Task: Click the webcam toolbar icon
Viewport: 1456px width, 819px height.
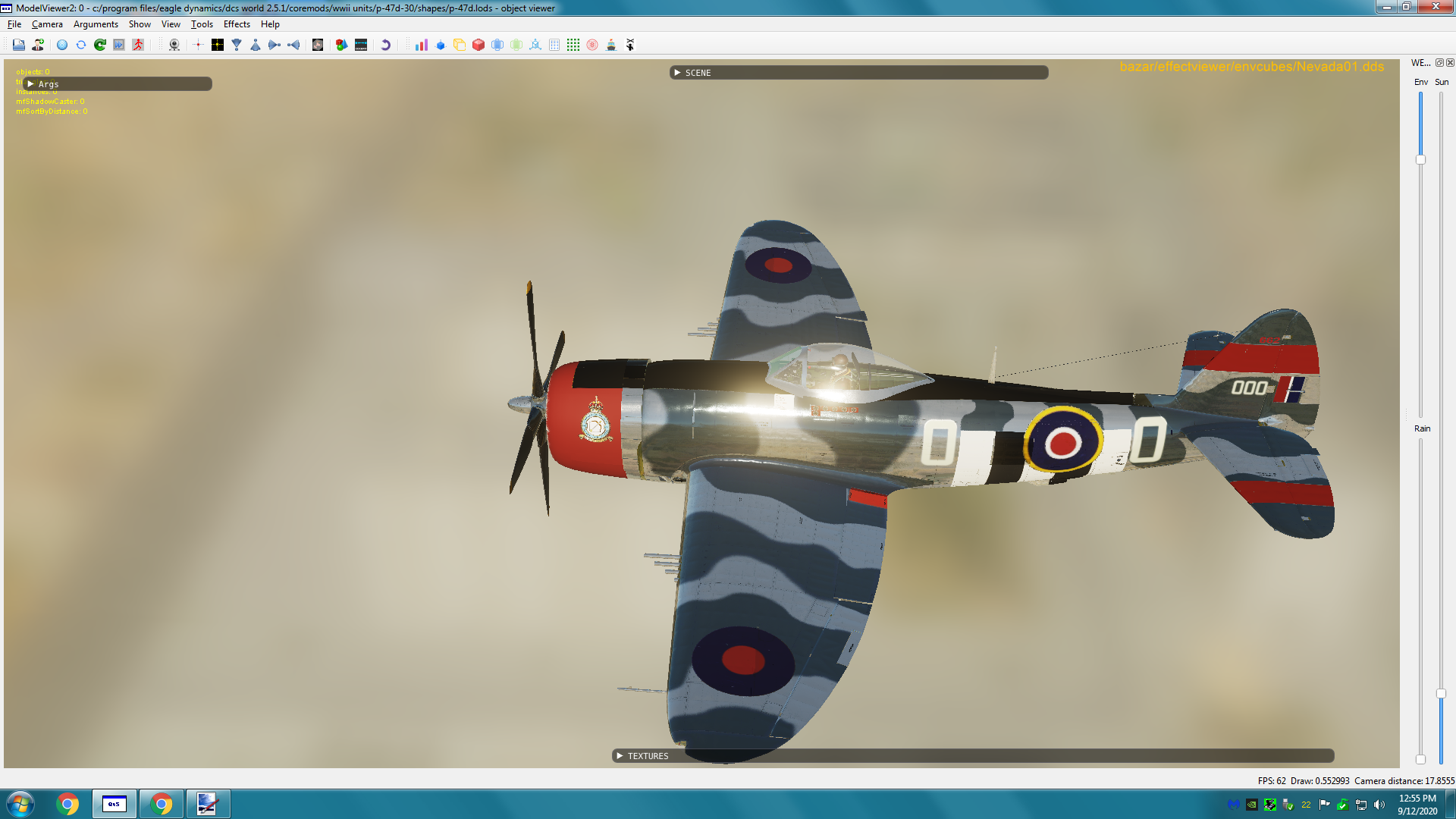Action: click(x=174, y=45)
